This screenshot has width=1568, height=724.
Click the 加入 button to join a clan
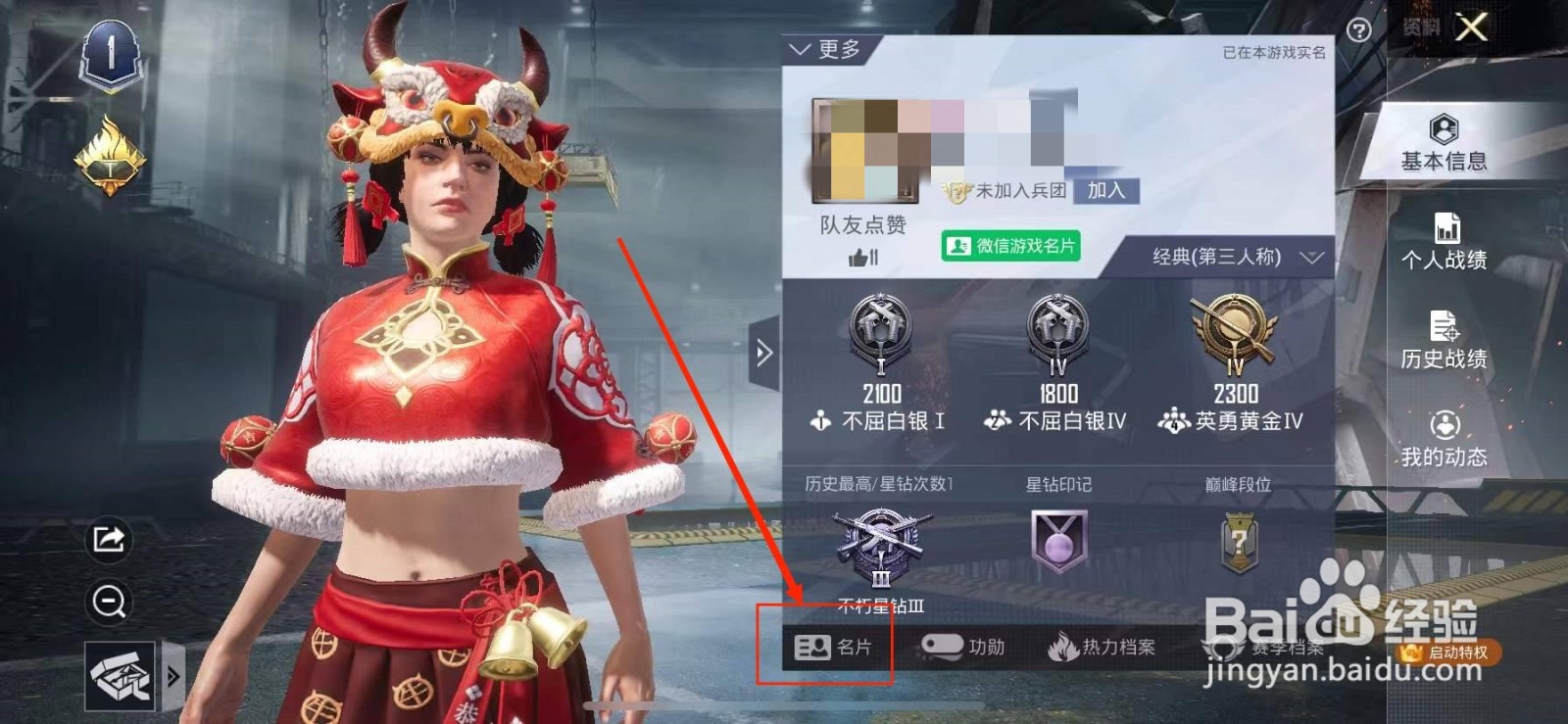click(x=1105, y=190)
